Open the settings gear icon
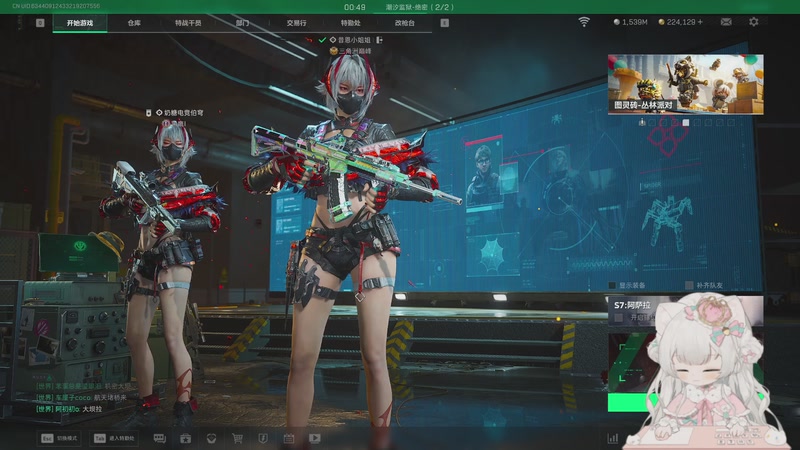The image size is (800, 450). coord(754,22)
